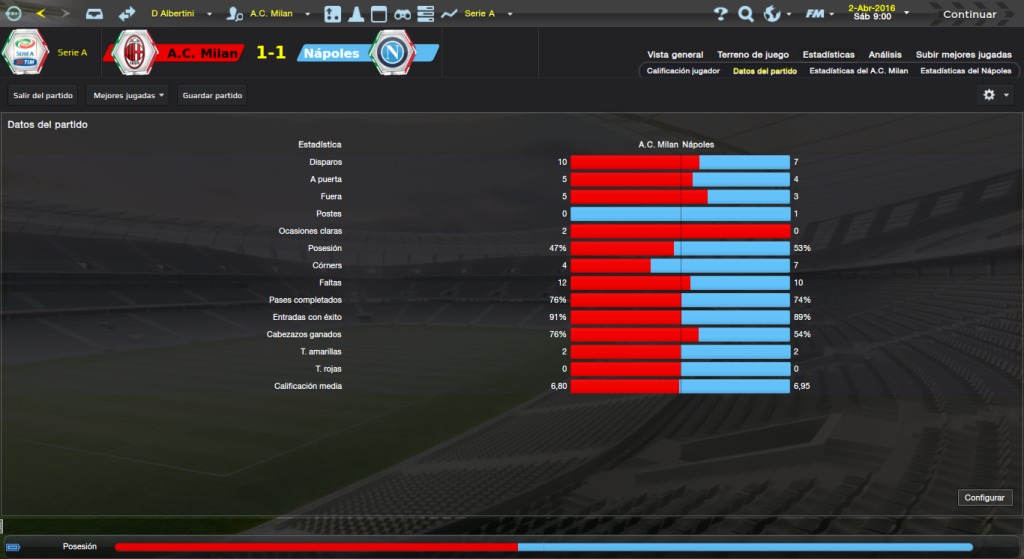The width and height of the screenshot is (1024, 559).
Task: Open the Serie A competition menu
Action: point(486,14)
